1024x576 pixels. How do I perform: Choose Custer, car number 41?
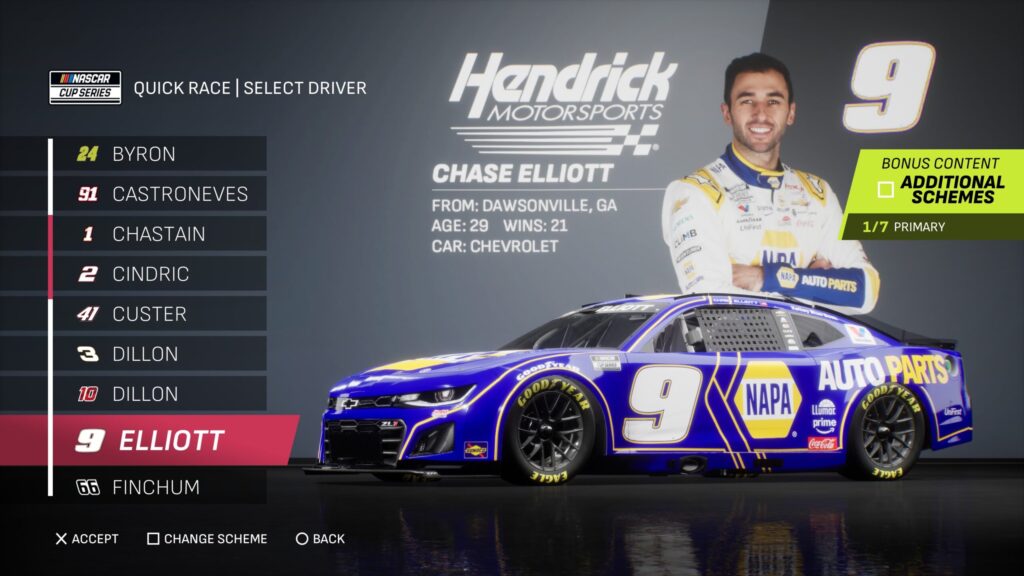pyautogui.click(x=158, y=314)
